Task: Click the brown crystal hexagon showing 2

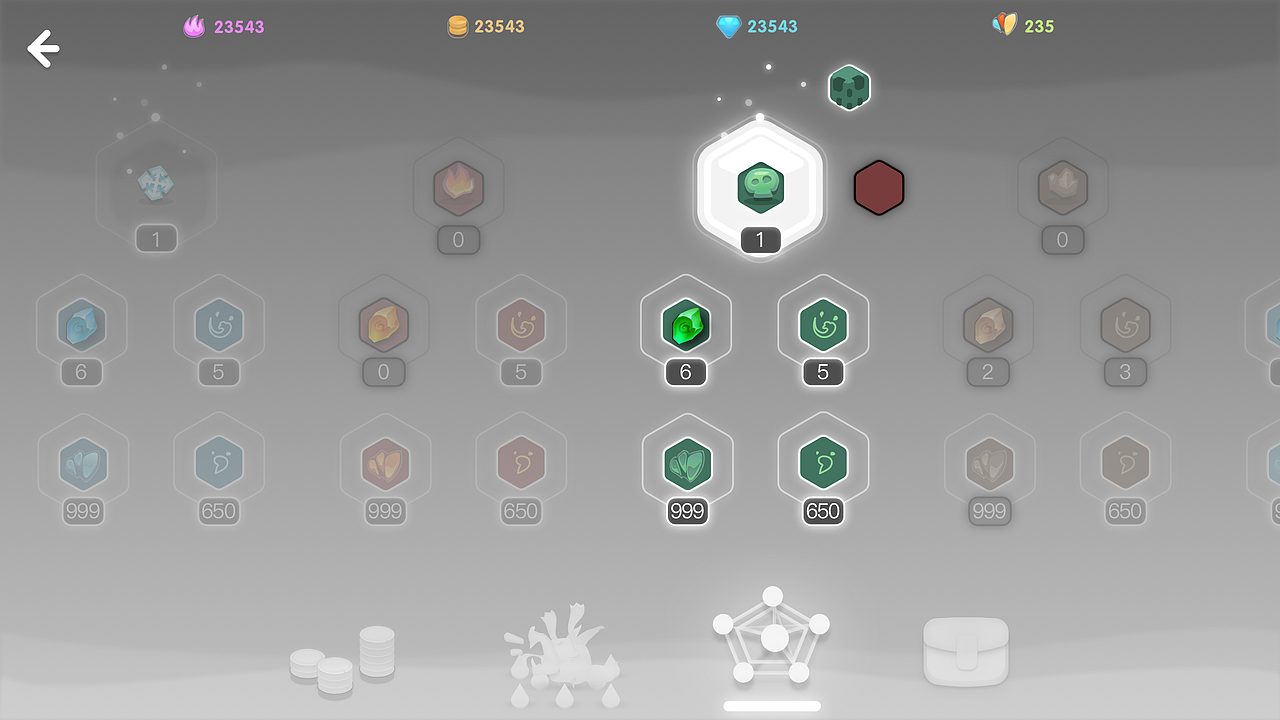Action: [x=988, y=326]
